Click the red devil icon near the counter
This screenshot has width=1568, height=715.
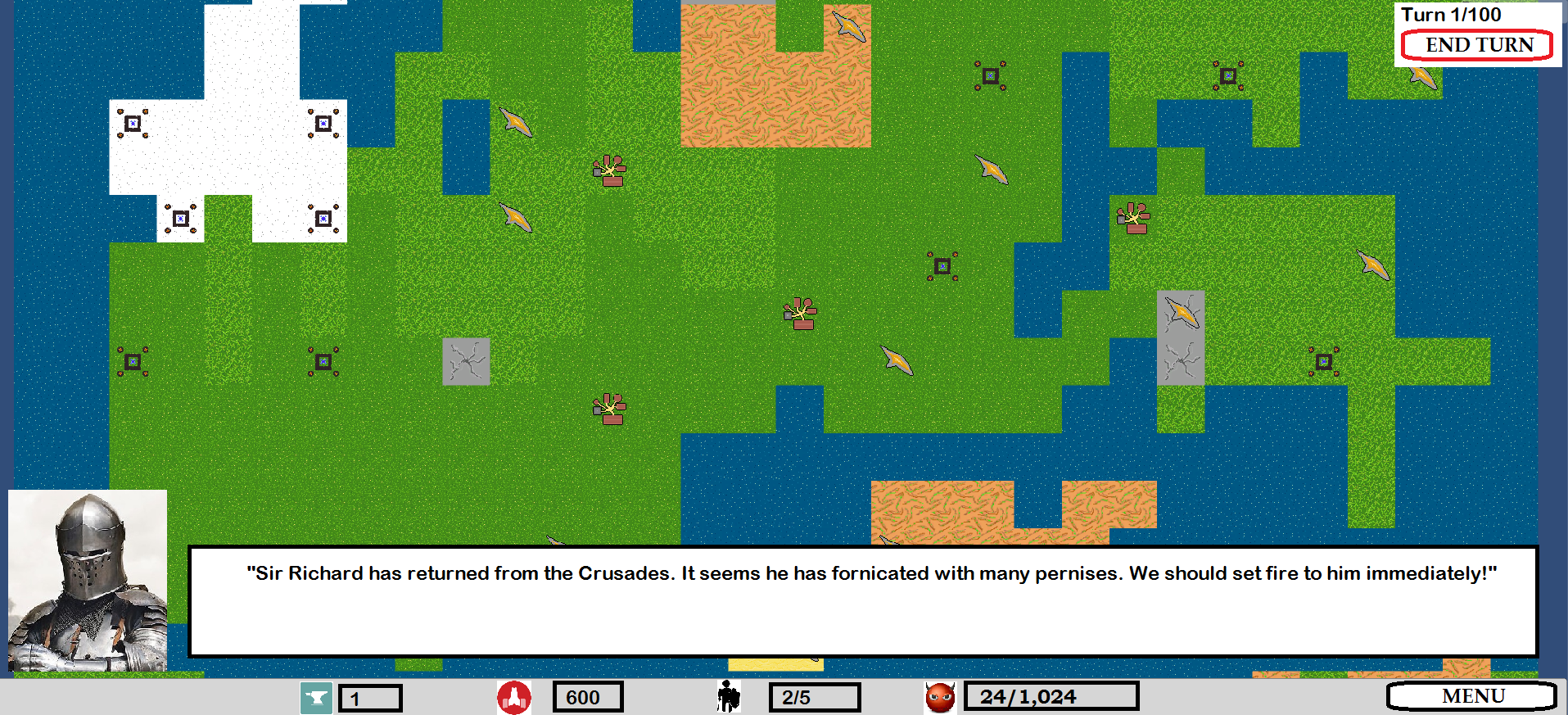[939, 697]
